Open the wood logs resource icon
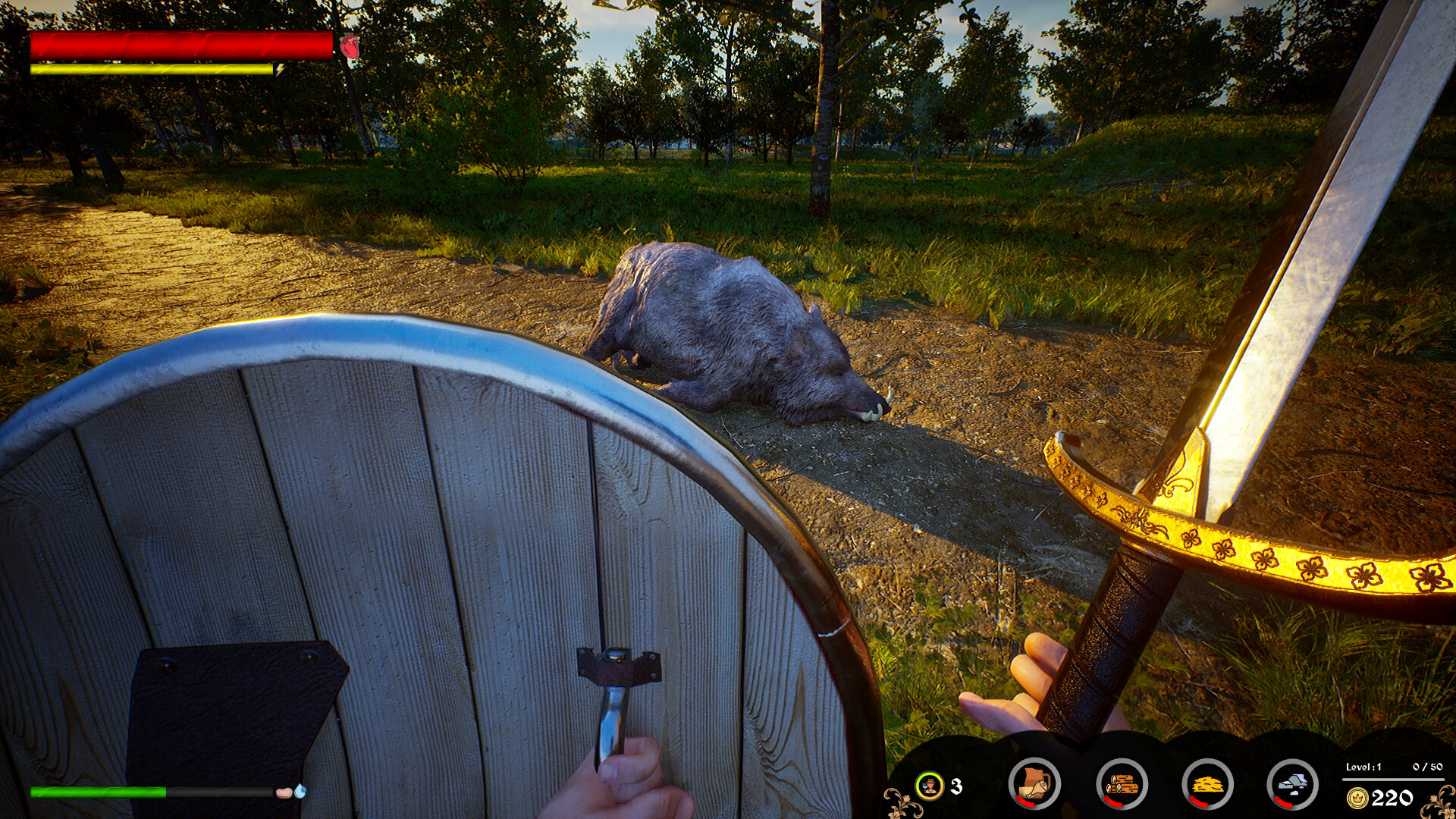Screen dimensions: 1456x819 click(1122, 784)
